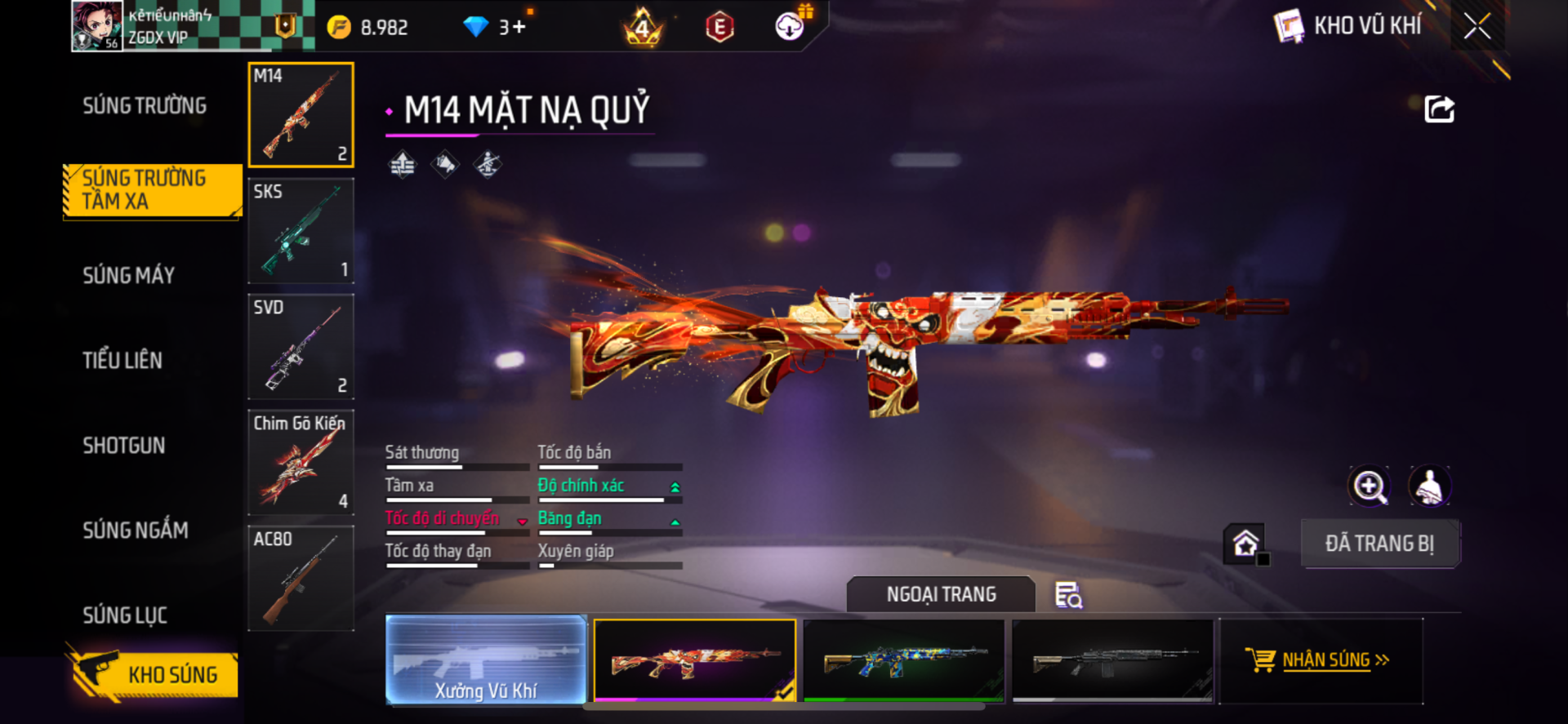Select the Chim Gõ Kiến weapon
1568x724 pixels.
click(x=301, y=463)
